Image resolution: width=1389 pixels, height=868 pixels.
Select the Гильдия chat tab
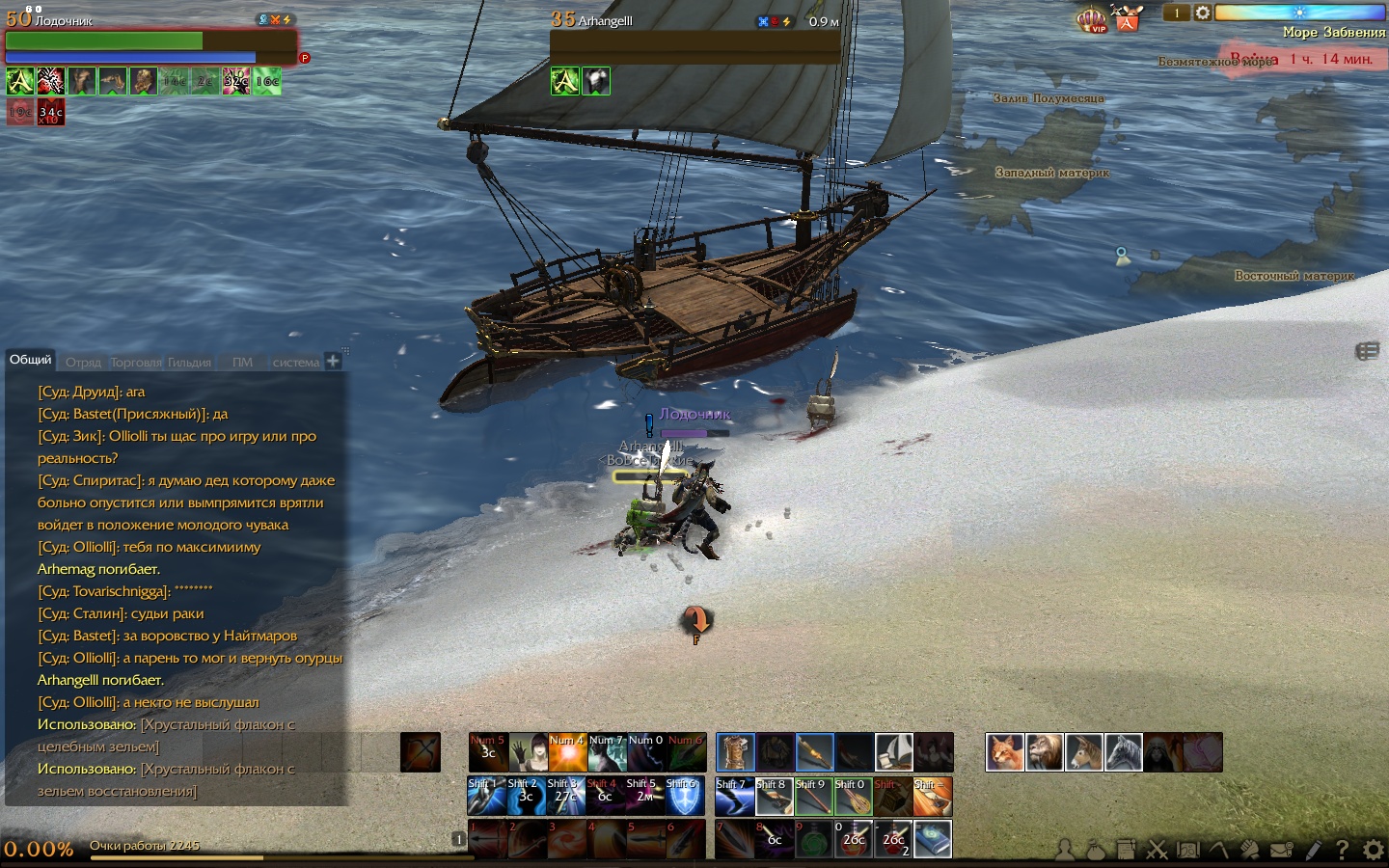(189, 363)
